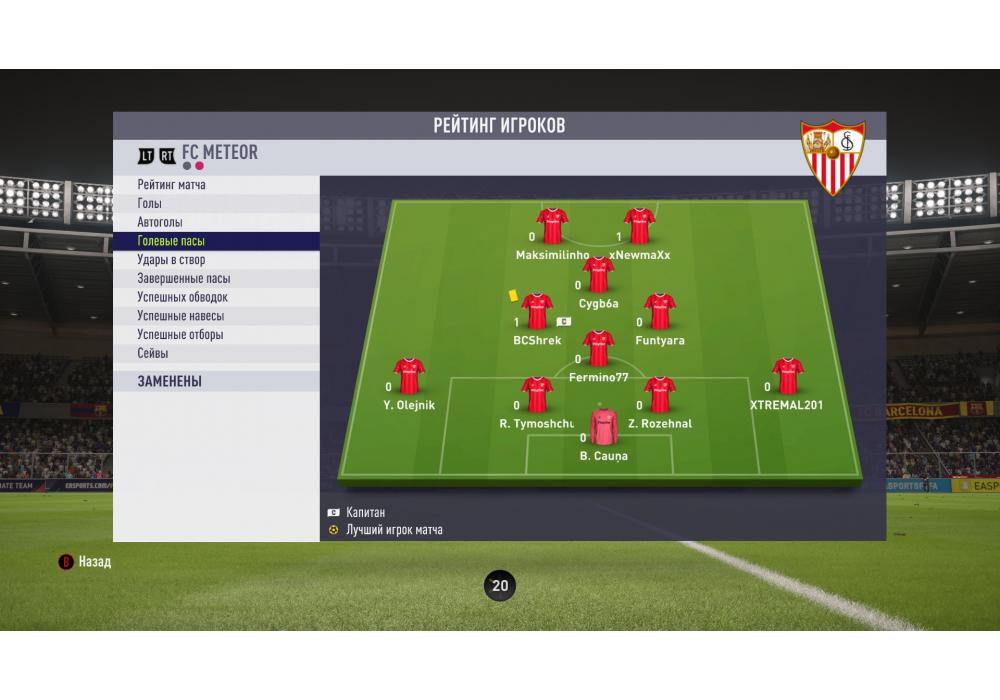Open the Сейвы stat entry

point(153,353)
